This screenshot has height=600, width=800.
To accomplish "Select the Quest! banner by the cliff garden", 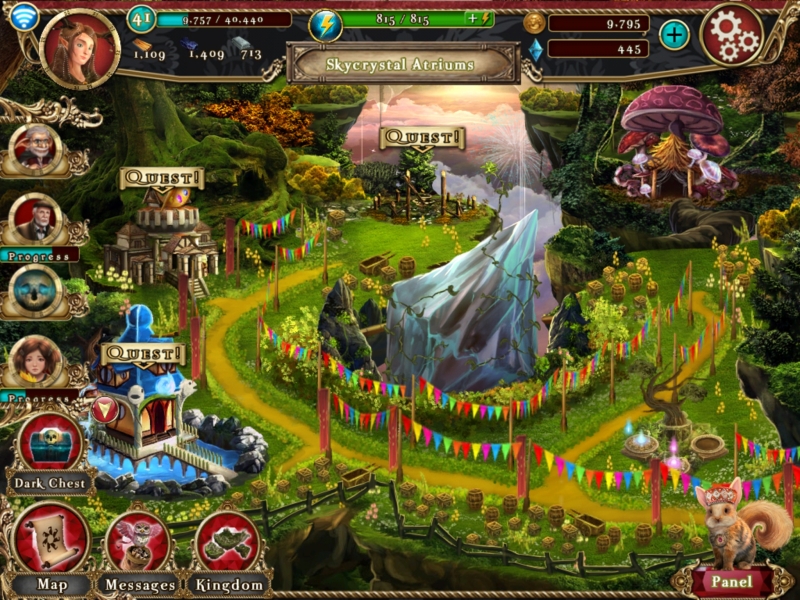I will 422,137.
